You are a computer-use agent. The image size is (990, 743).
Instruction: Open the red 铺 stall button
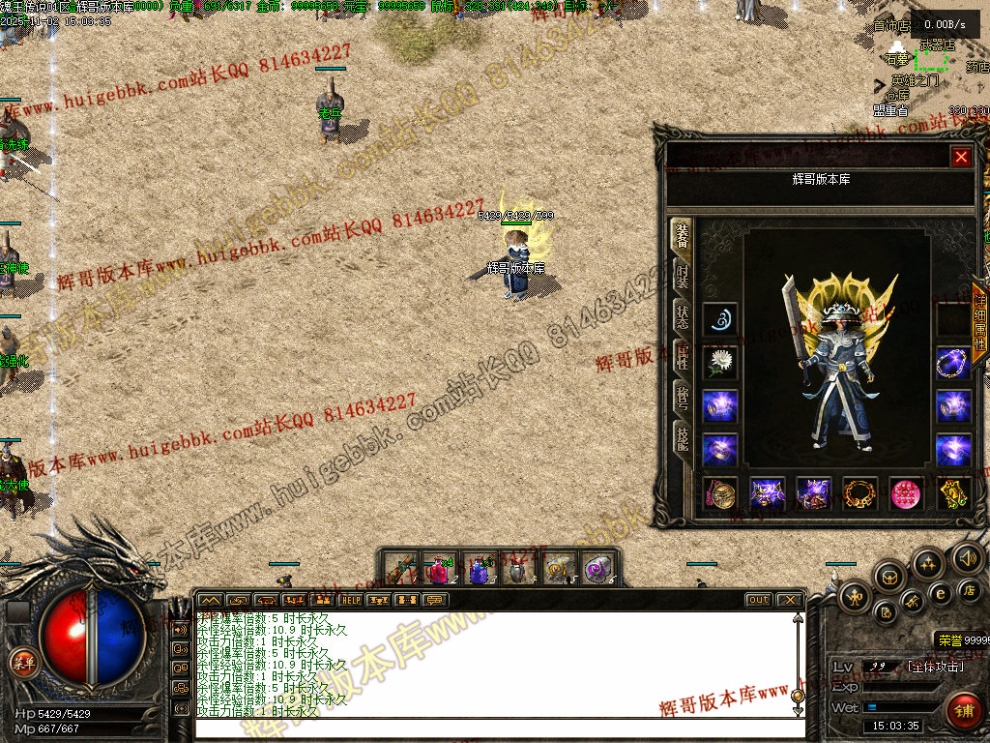pyautogui.click(x=965, y=711)
